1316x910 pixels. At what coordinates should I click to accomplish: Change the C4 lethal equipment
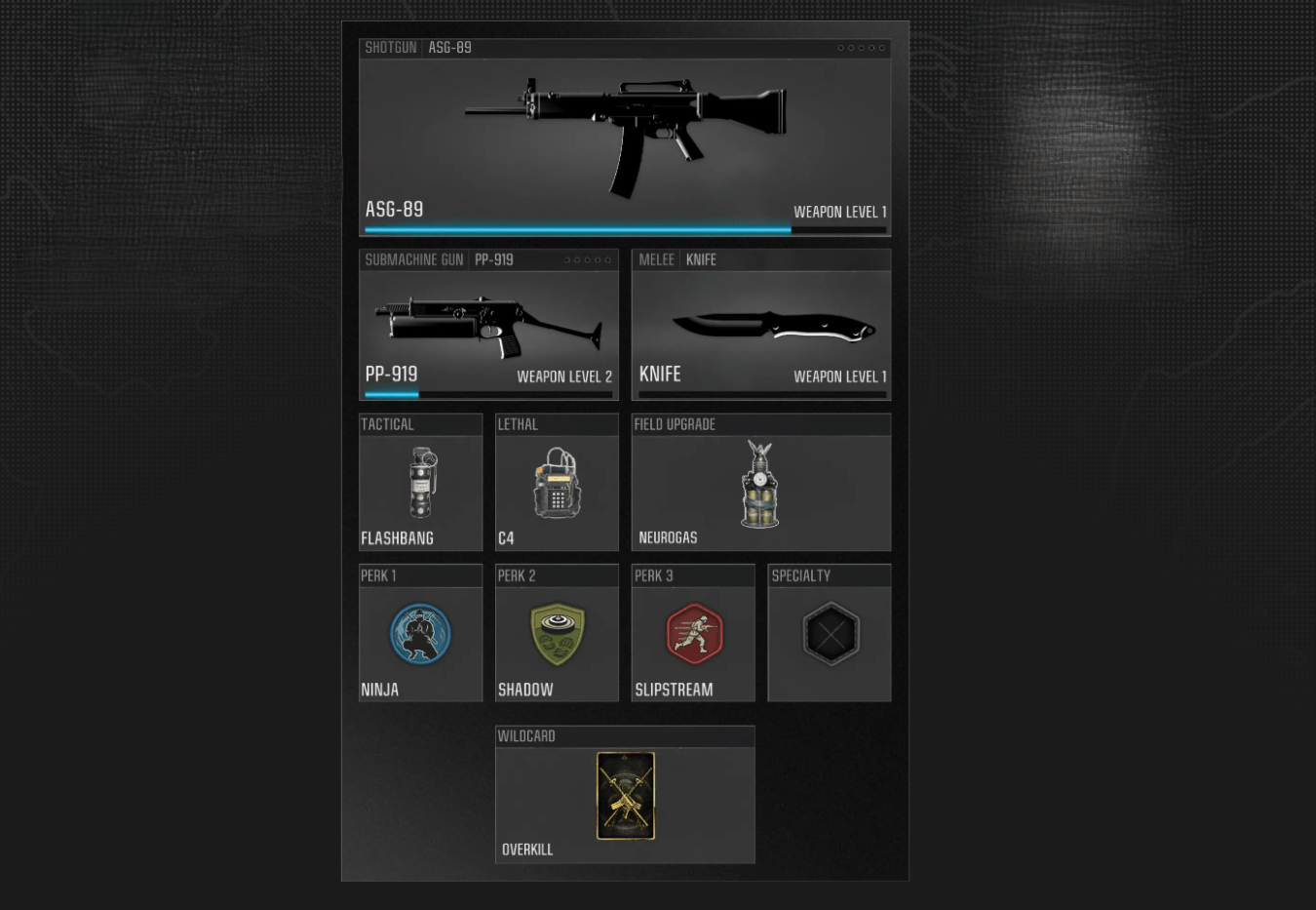pyautogui.click(x=557, y=483)
